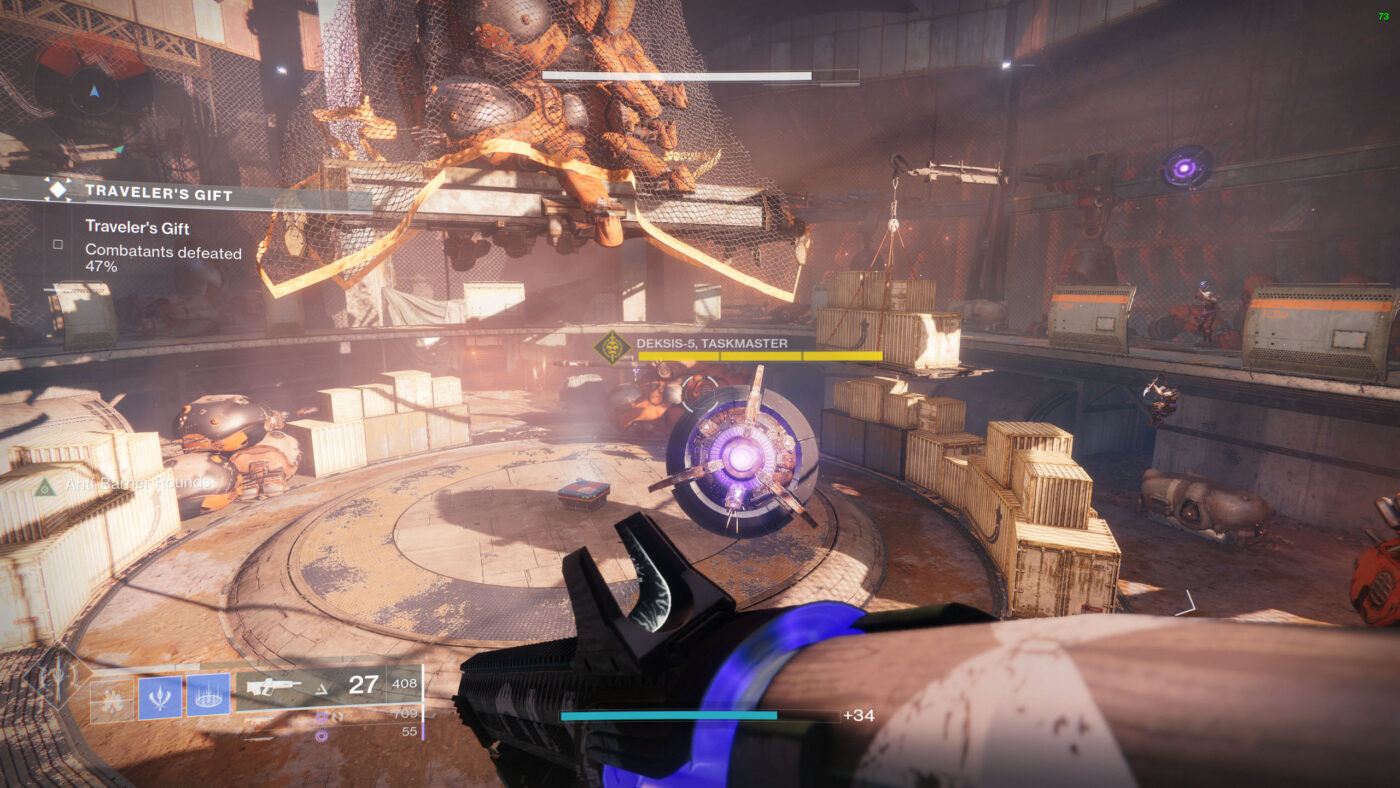Click the Traveler's Gift quest diamond icon
Screen dimensions: 1400x788
pyautogui.click(x=58, y=191)
